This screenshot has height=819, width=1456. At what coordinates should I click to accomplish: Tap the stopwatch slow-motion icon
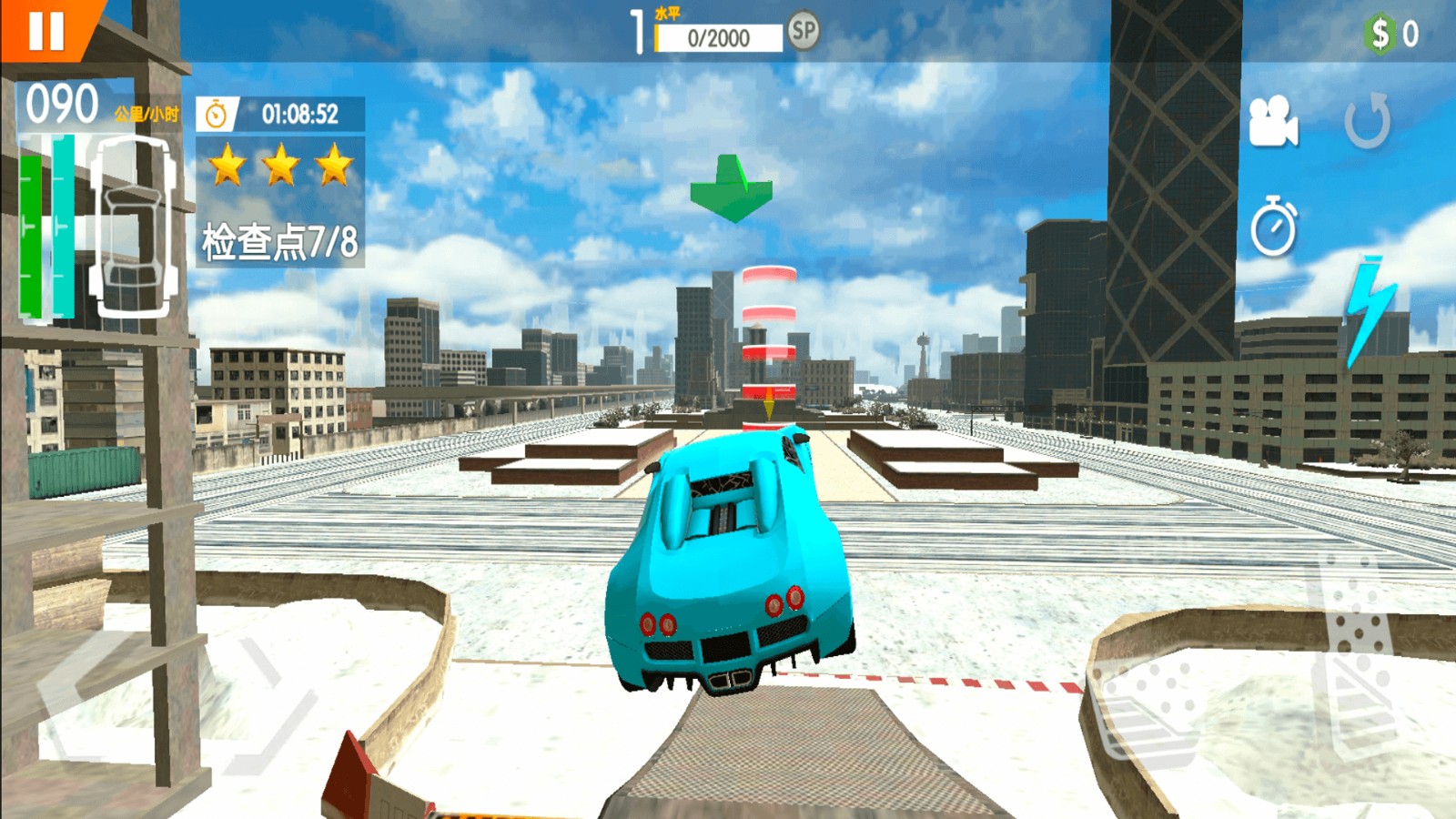tap(1273, 227)
